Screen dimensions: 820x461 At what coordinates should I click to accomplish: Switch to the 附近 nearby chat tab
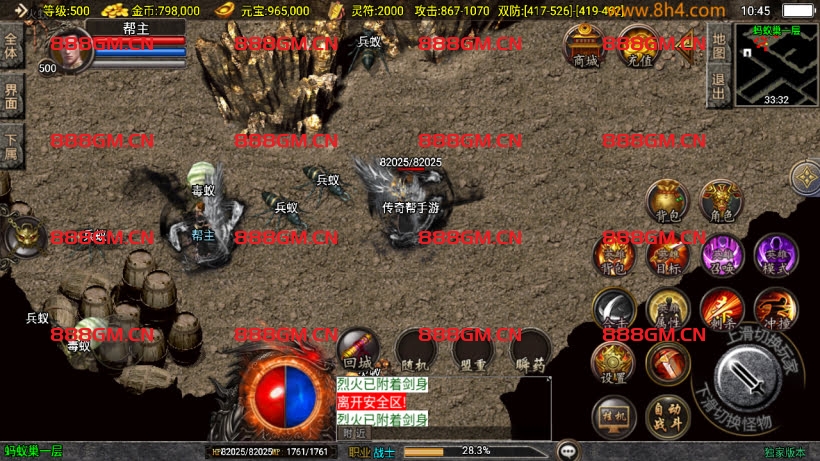(354, 433)
